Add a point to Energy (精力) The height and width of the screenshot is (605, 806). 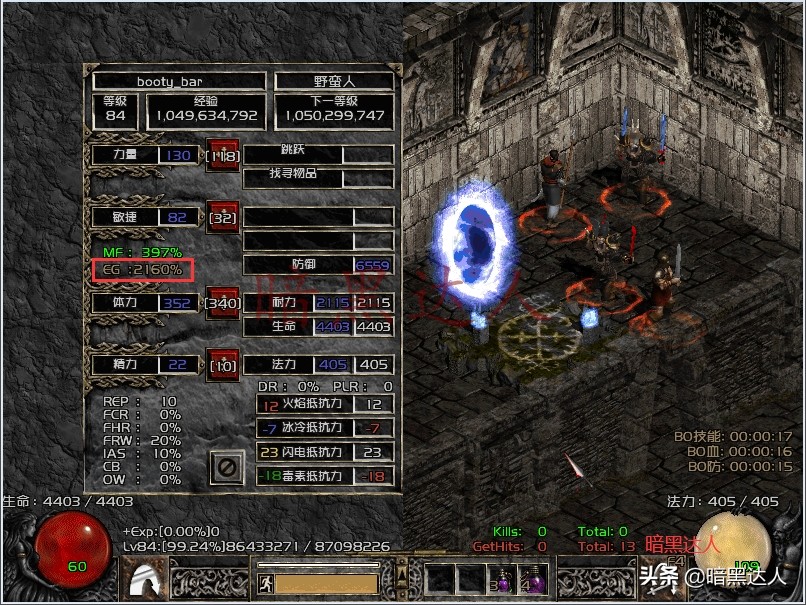tap(221, 365)
